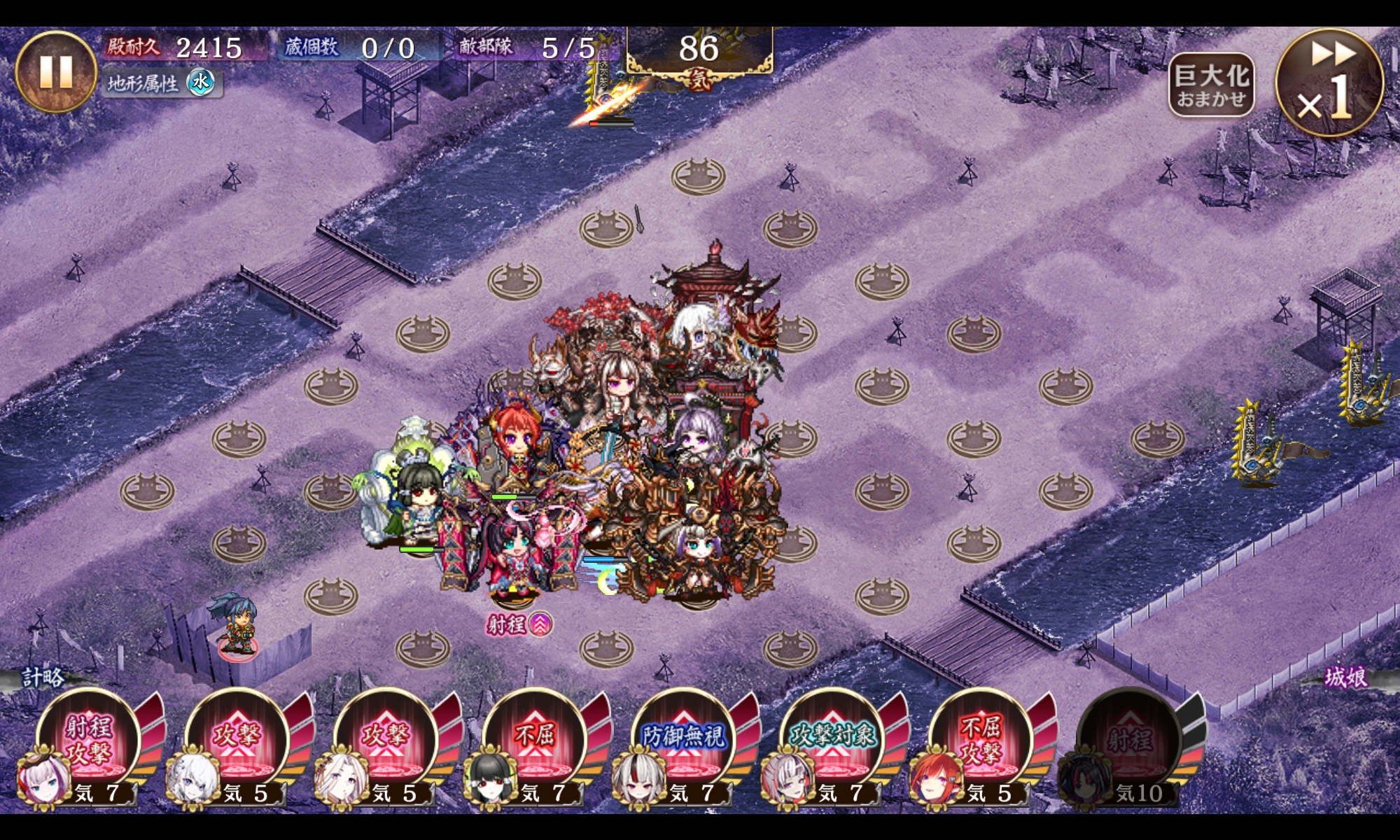Pause the battle with the pause button
The image size is (1400, 840).
[x=55, y=71]
